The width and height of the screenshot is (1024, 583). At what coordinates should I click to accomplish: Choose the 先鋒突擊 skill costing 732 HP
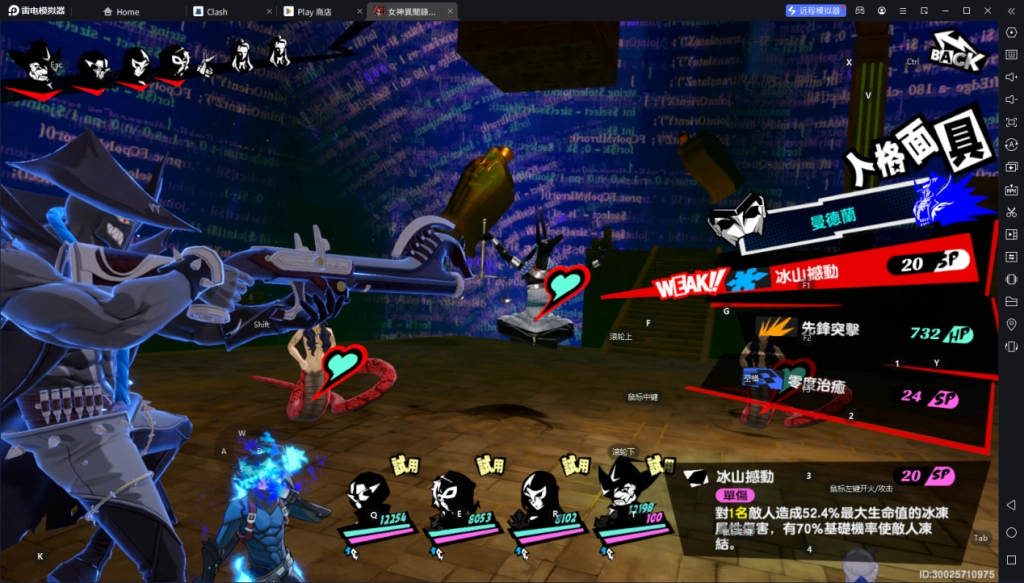pos(830,328)
